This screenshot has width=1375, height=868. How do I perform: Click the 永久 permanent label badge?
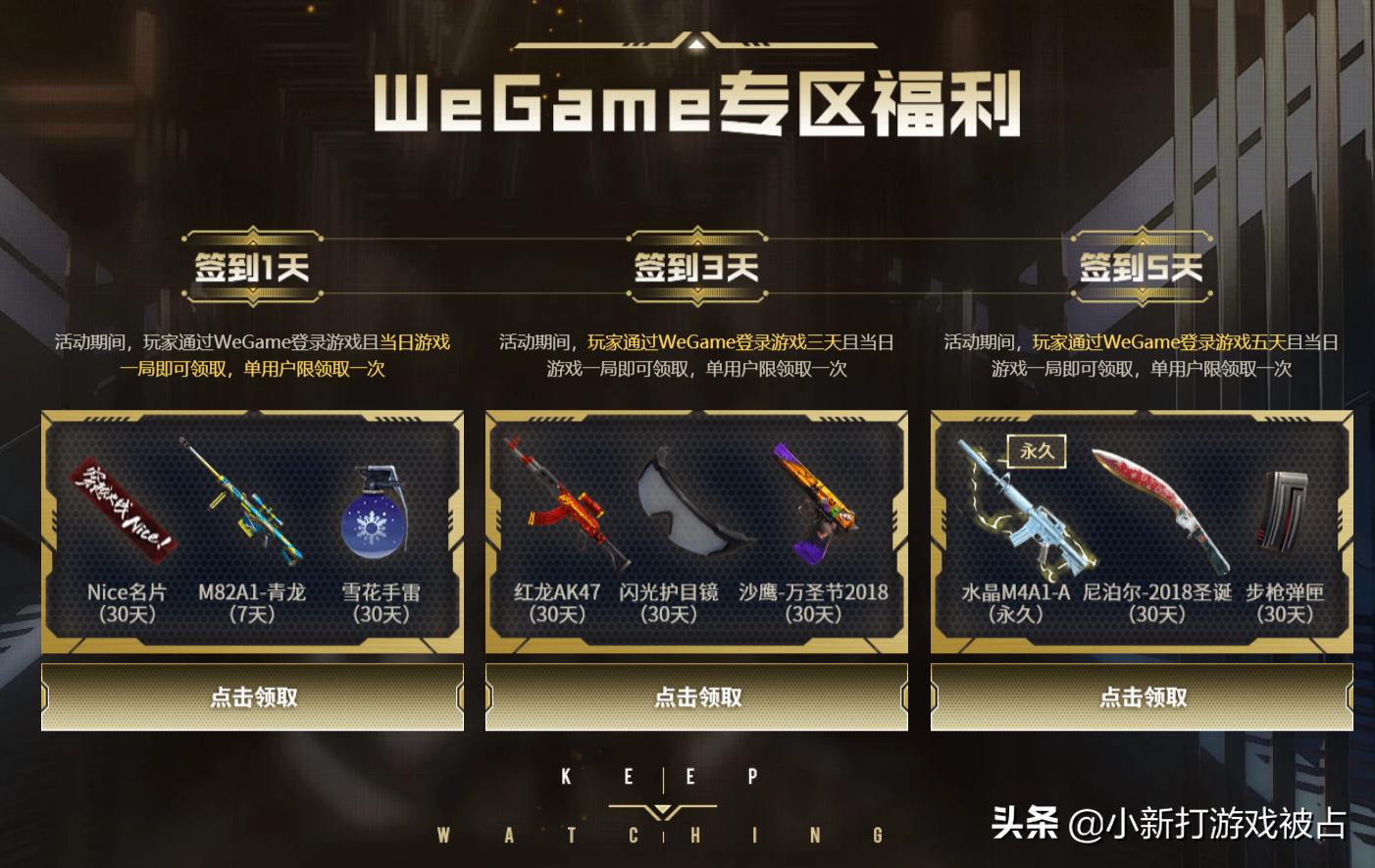click(1035, 451)
